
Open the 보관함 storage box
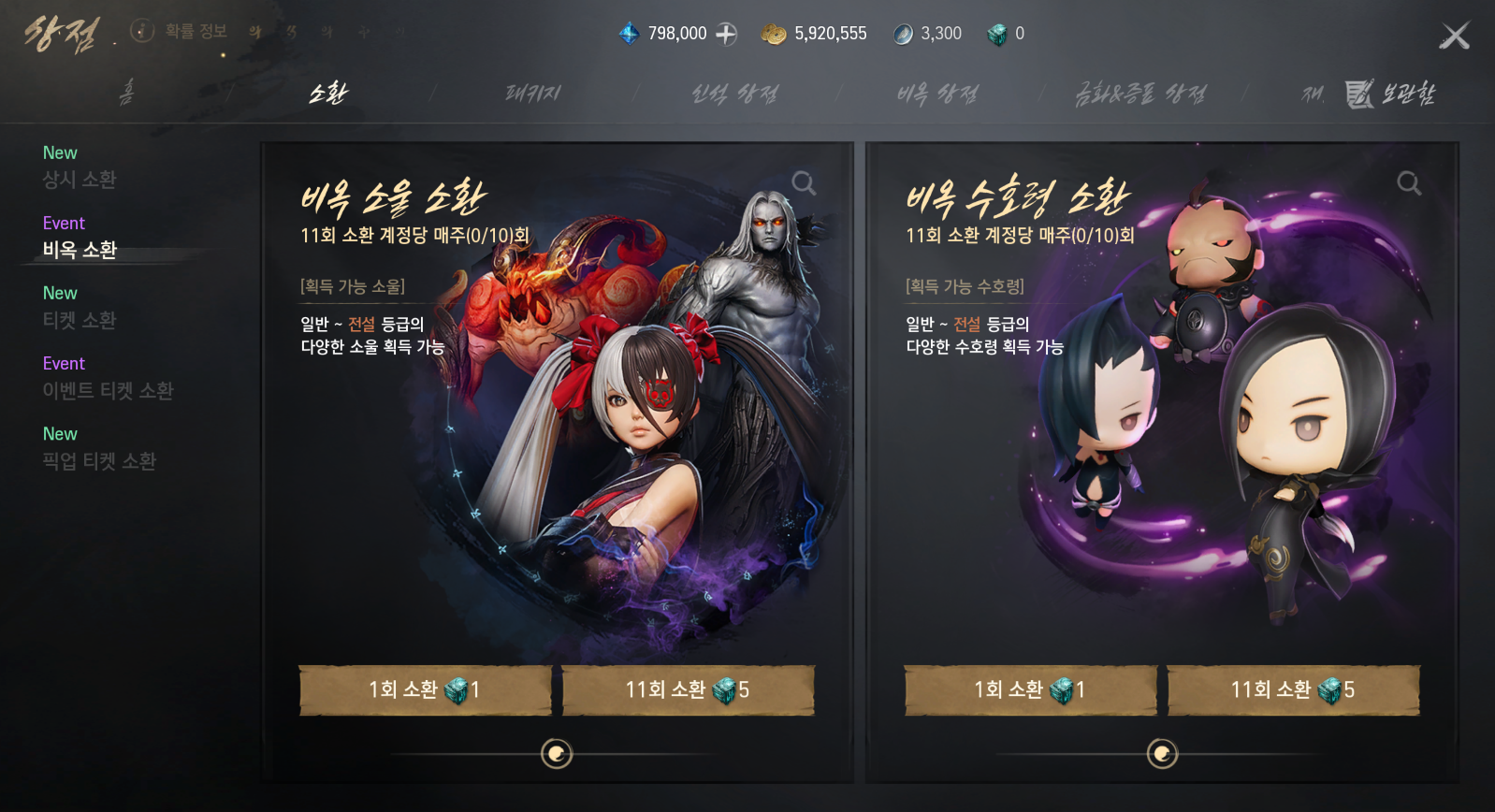(1390, 94)
